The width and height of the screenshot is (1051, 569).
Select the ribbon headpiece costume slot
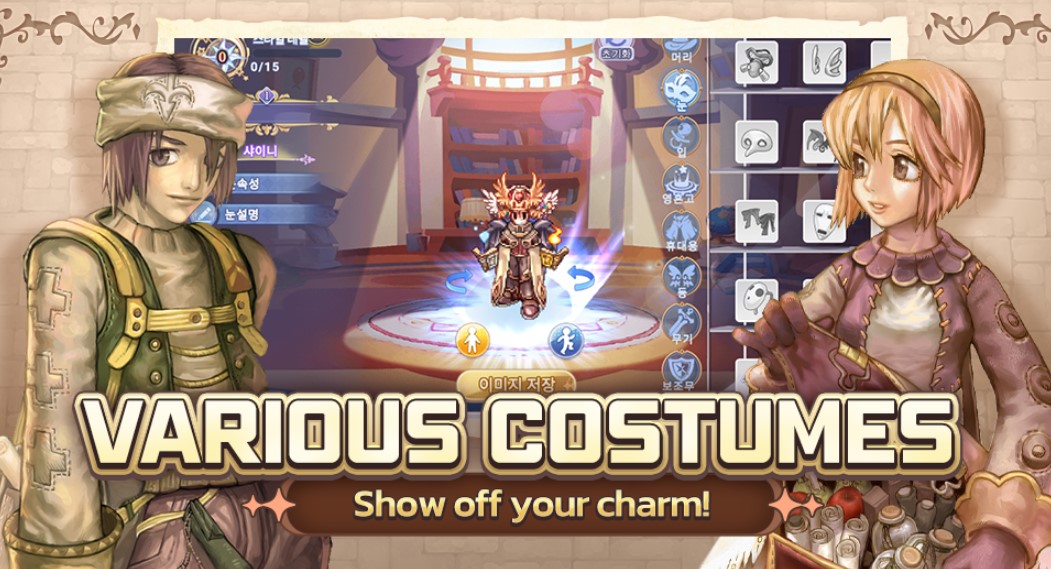coord(757,62)
